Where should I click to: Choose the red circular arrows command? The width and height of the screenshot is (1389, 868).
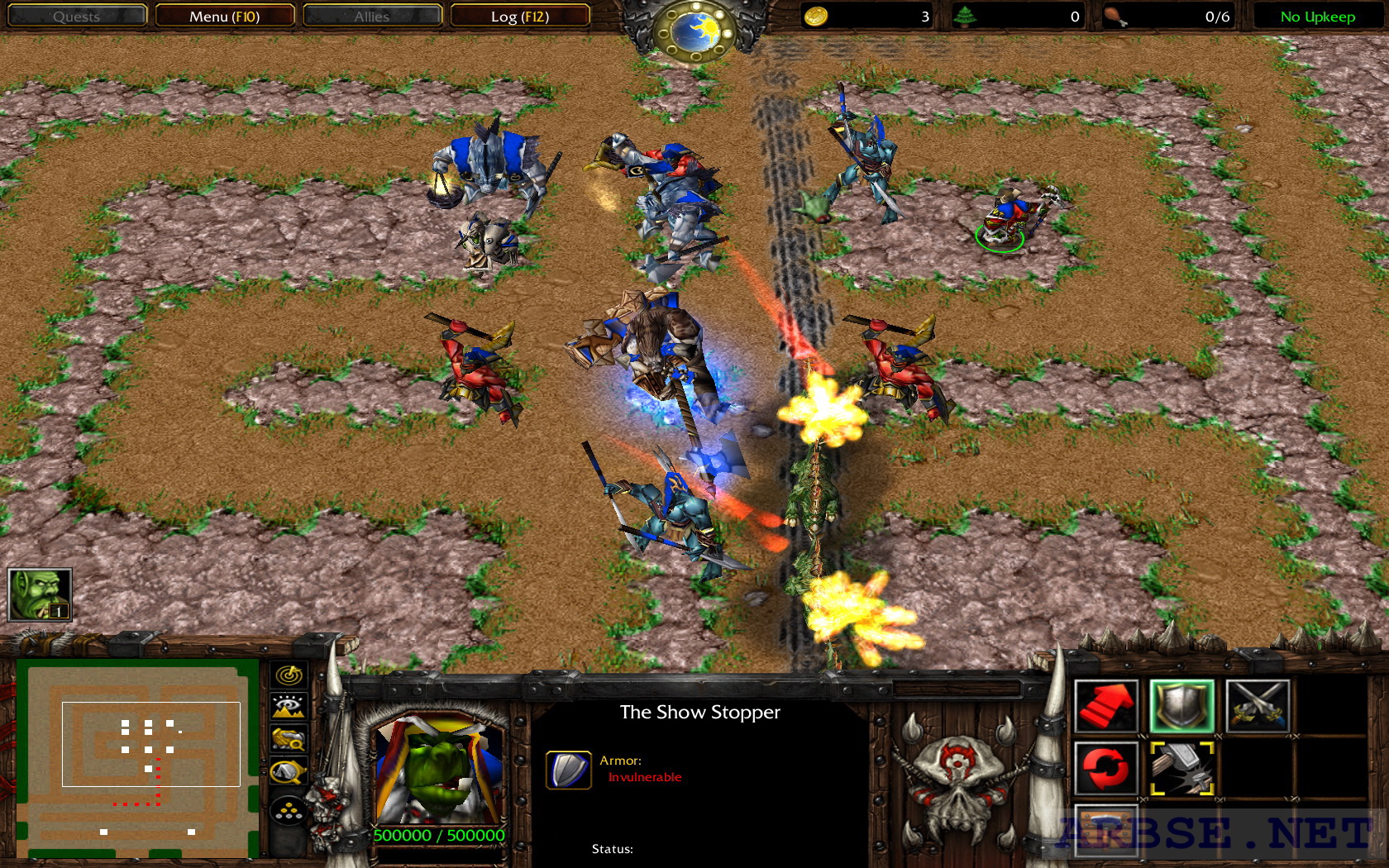(1106, 769)
